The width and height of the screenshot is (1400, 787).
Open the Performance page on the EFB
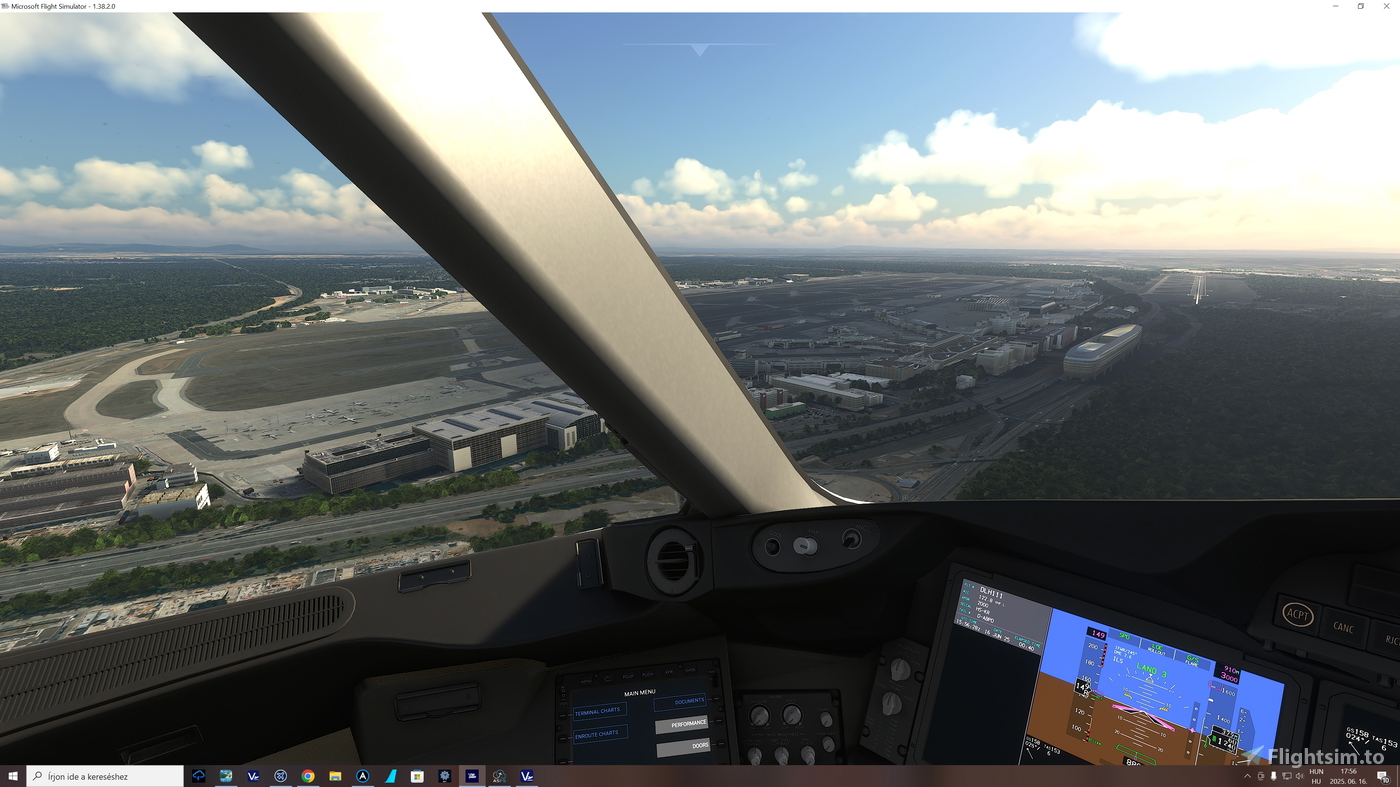click(x=683, y=723)
